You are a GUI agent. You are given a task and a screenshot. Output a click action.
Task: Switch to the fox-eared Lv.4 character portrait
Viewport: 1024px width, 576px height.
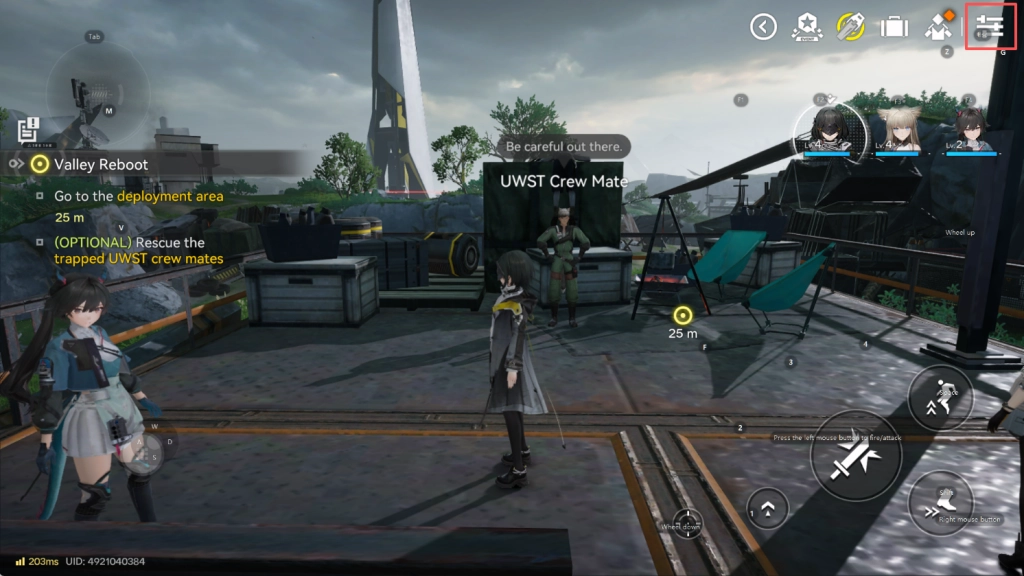click(896, 128)
